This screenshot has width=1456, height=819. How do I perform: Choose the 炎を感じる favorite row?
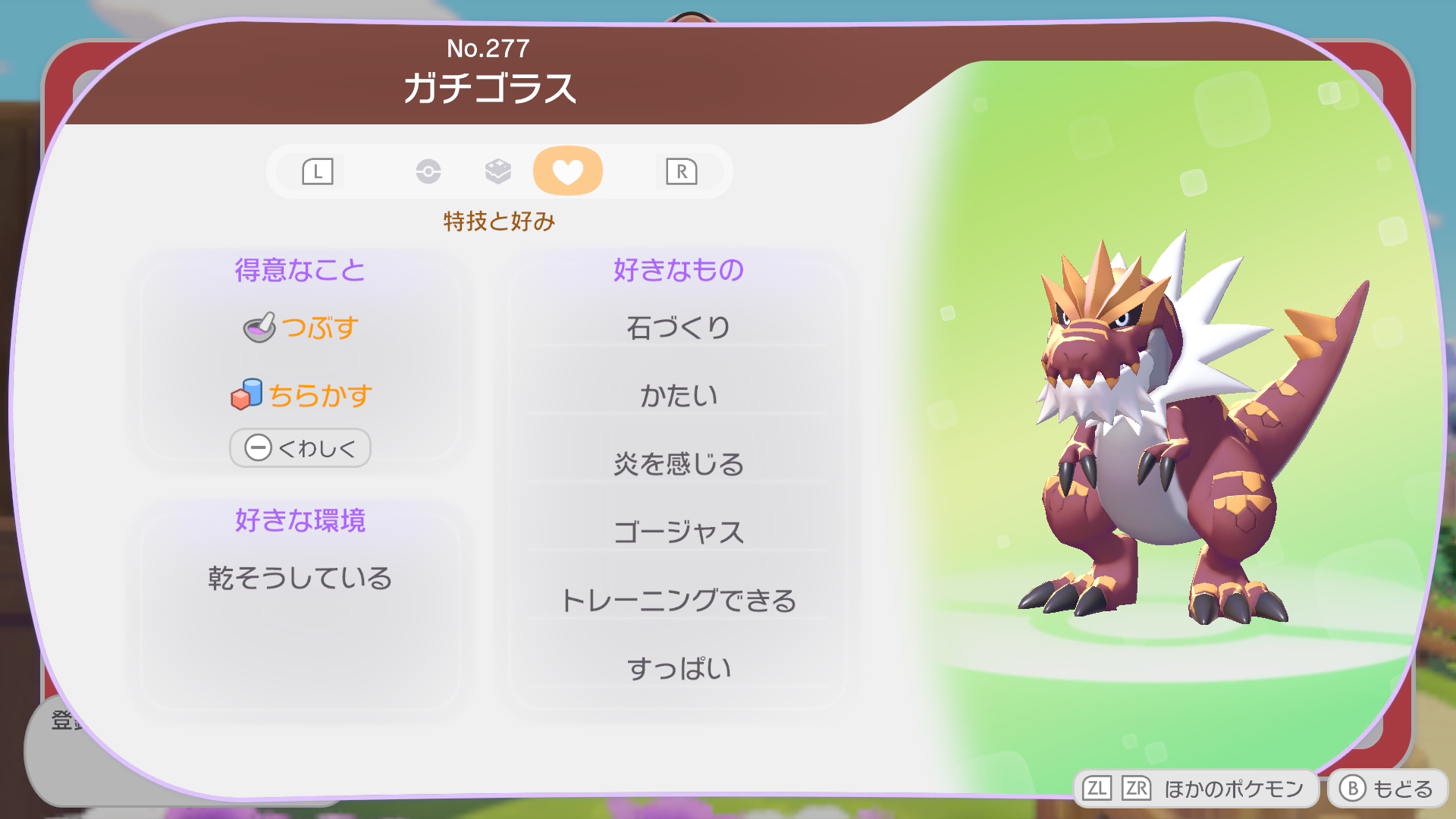point(679,463)
